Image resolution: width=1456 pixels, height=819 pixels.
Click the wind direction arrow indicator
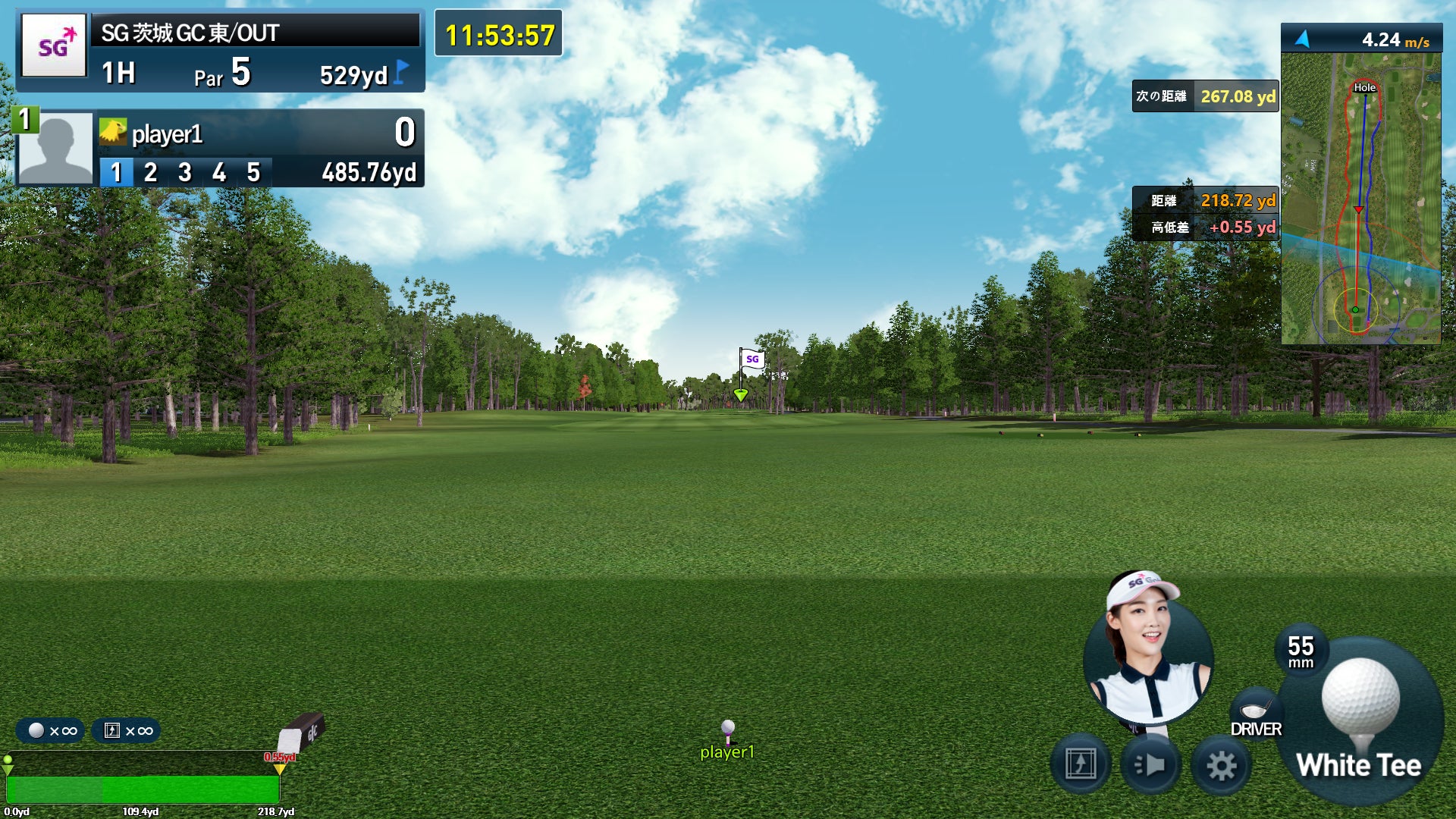(x=1303, y=39)
